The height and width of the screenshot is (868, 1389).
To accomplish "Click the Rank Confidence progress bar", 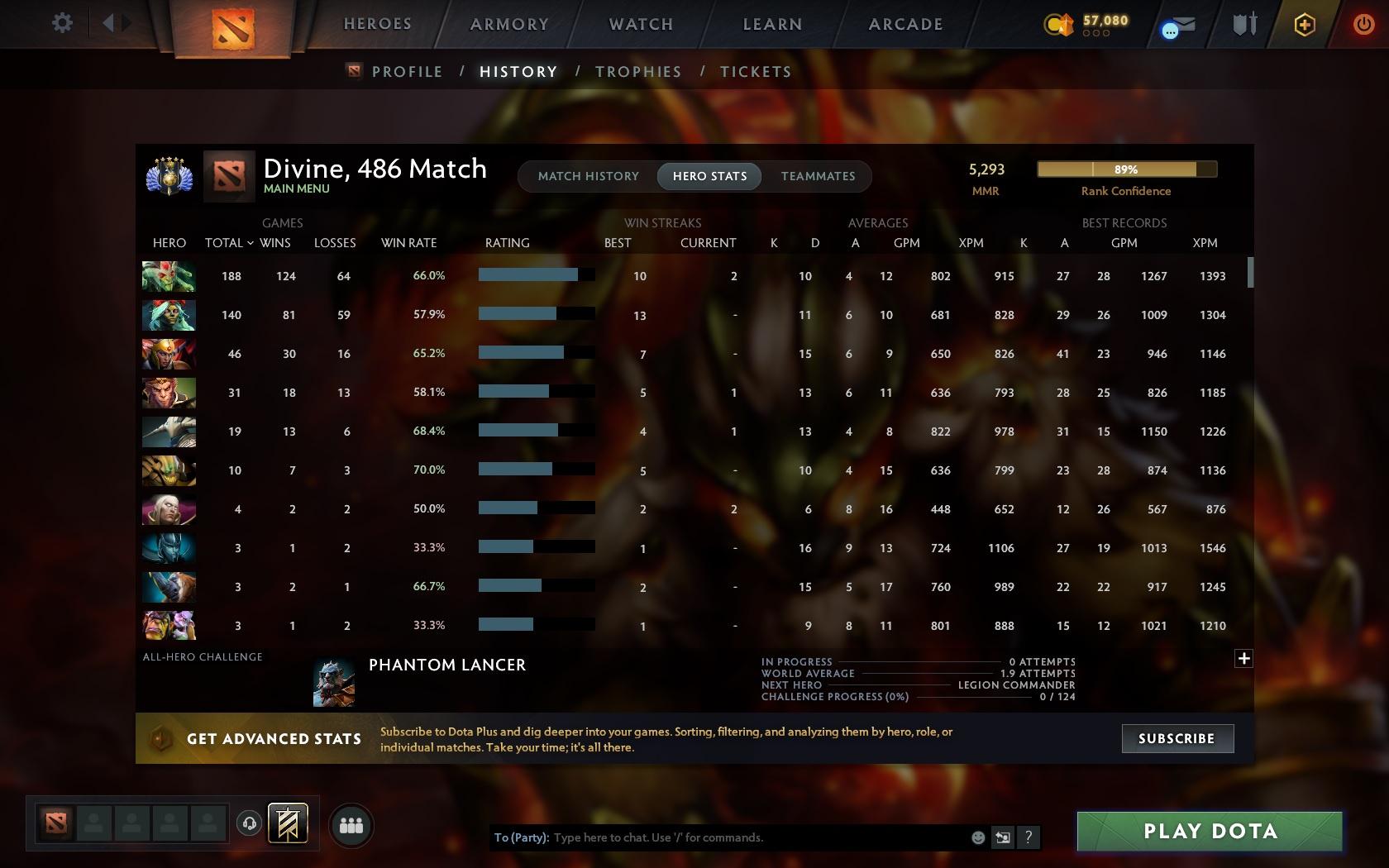I will coord(1127,169).
